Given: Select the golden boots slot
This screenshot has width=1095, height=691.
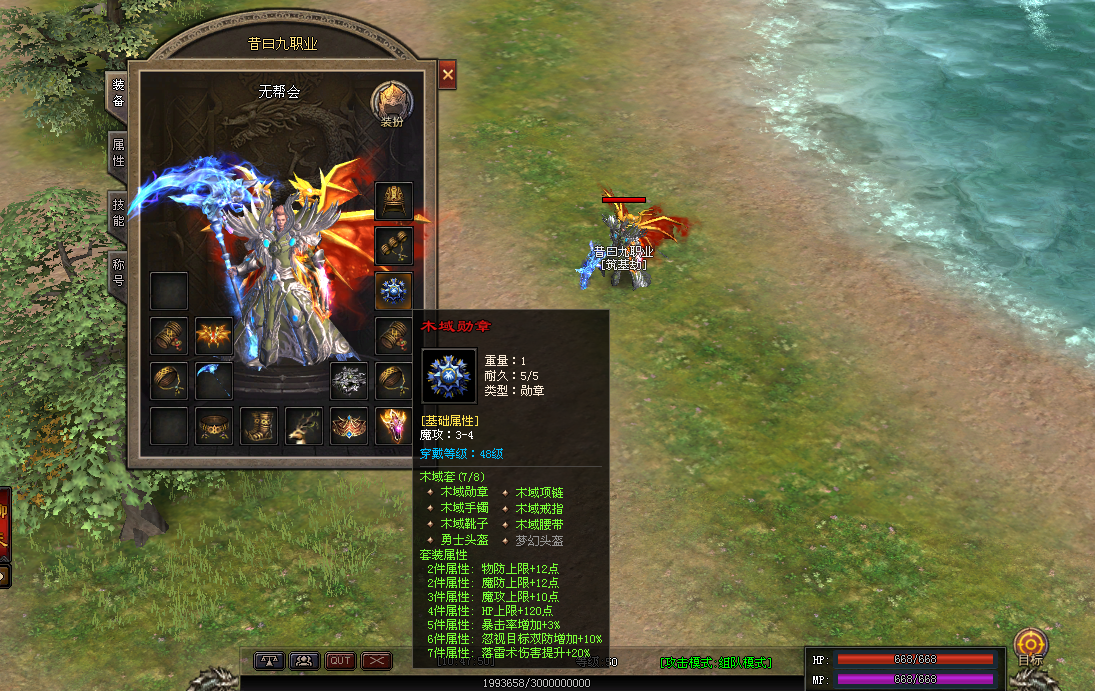Looking at the screenshot, I should pyautogui.click(x=259, y=426).
